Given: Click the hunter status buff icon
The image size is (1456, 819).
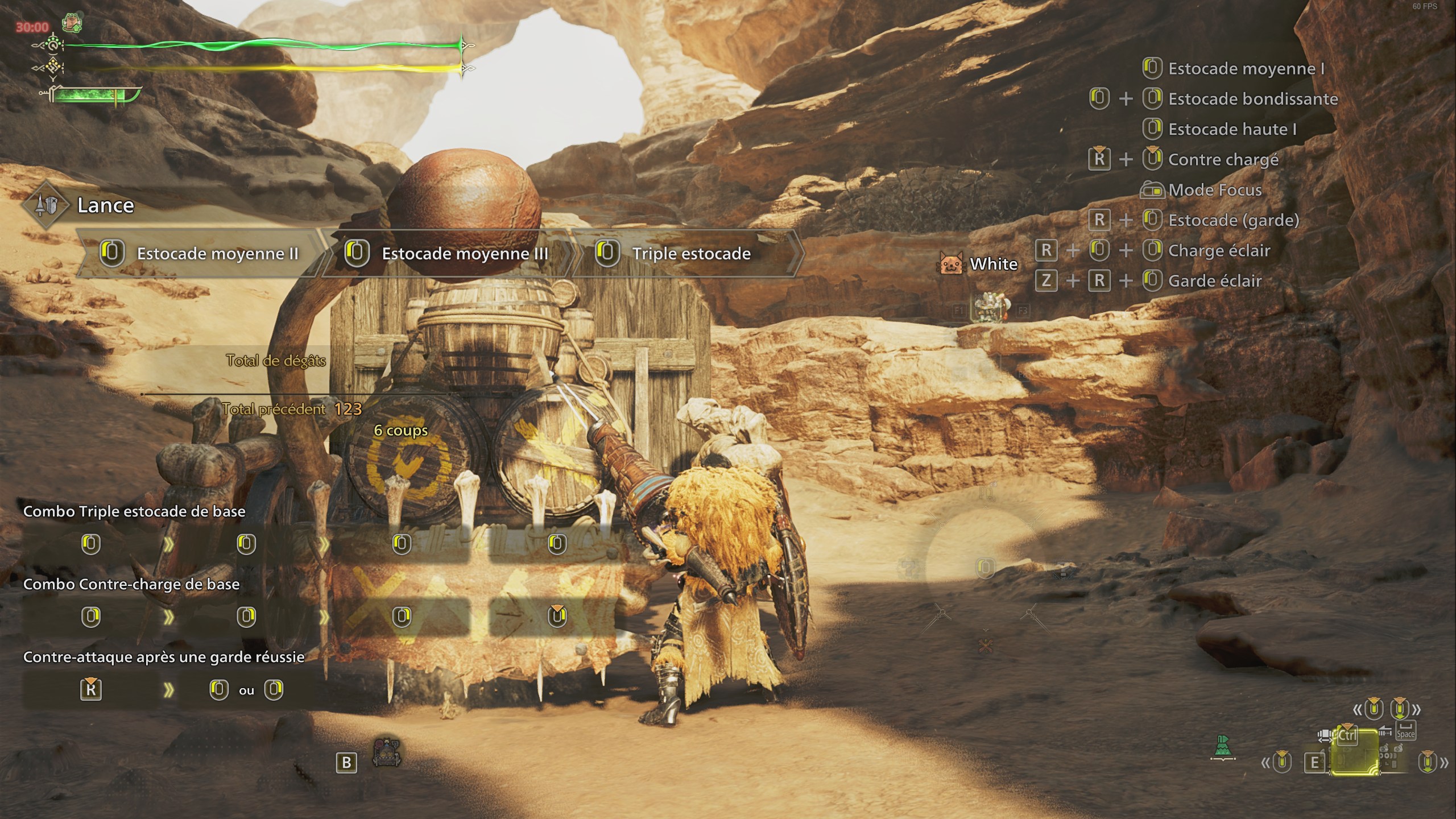Looking at the screenshot, I should click(x=73, y=23).
